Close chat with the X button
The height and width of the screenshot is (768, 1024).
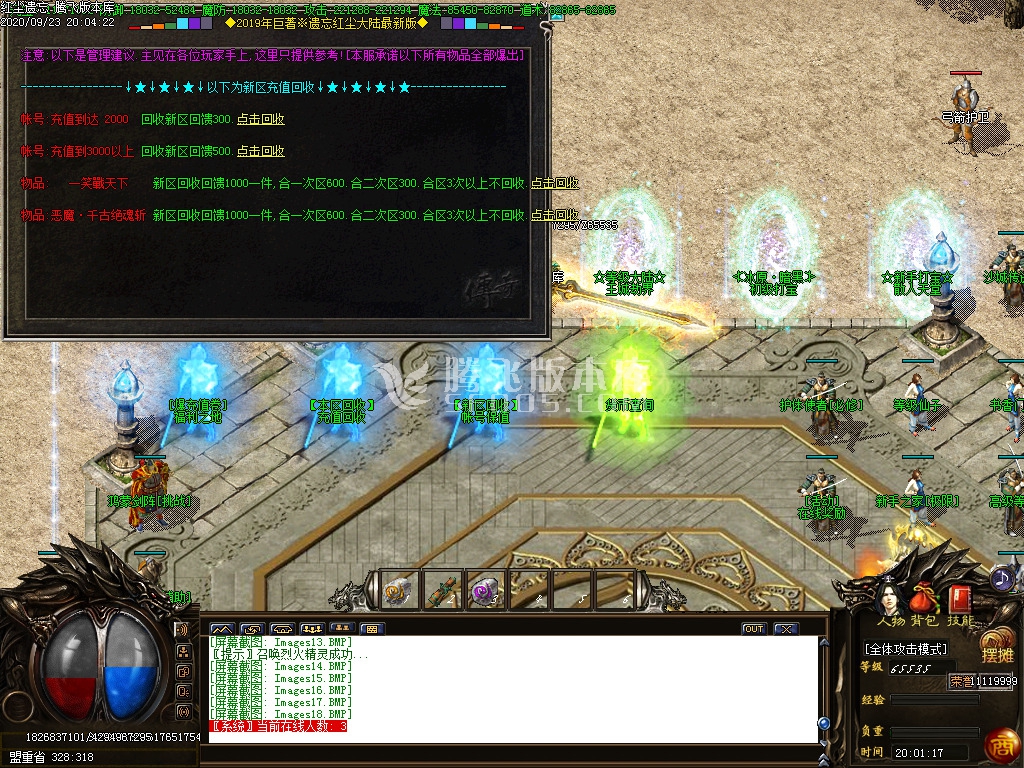tap(786, 629)
